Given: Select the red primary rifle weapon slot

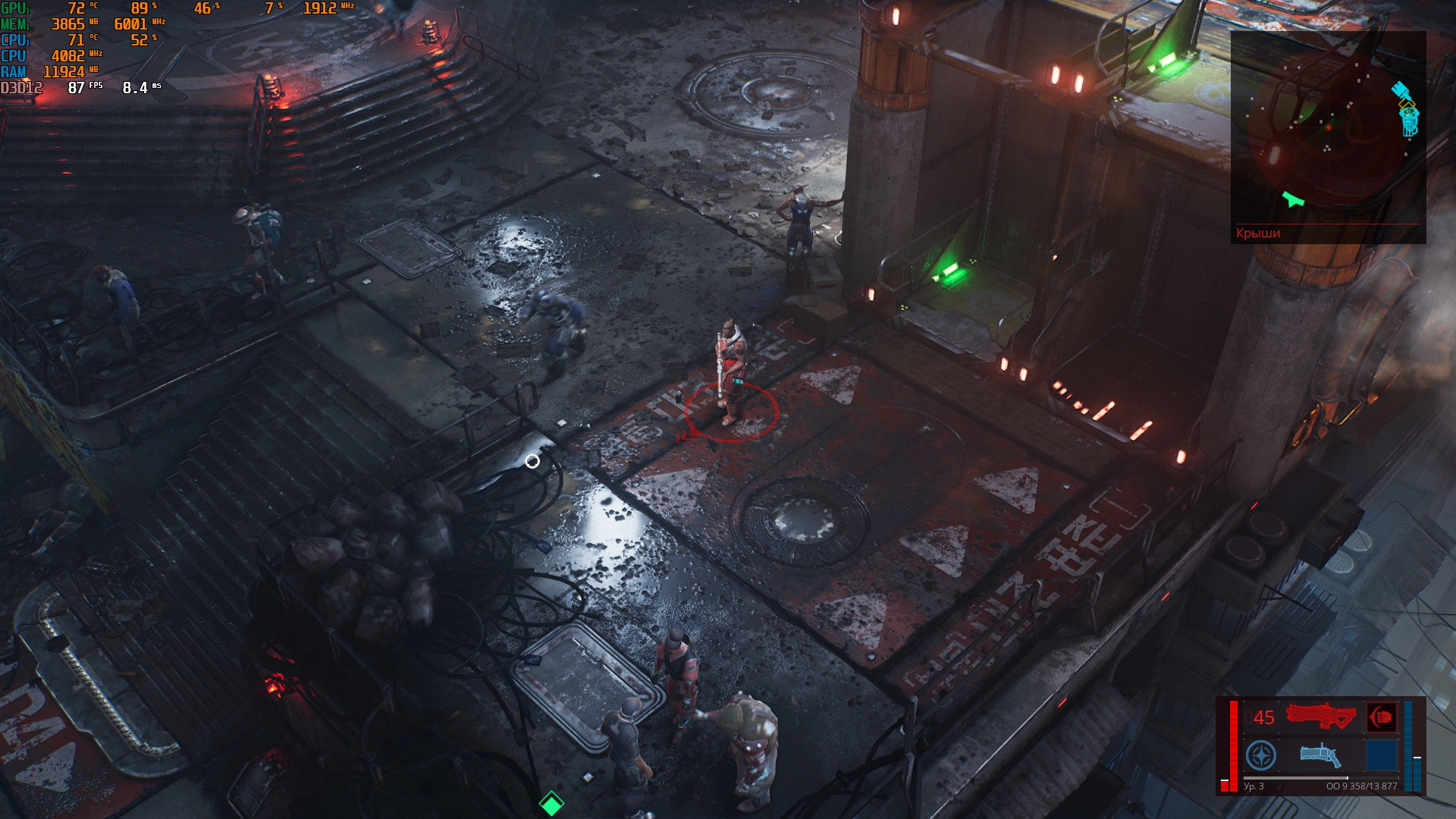Looking at the screenshot, I should [x=1320, y=717].
